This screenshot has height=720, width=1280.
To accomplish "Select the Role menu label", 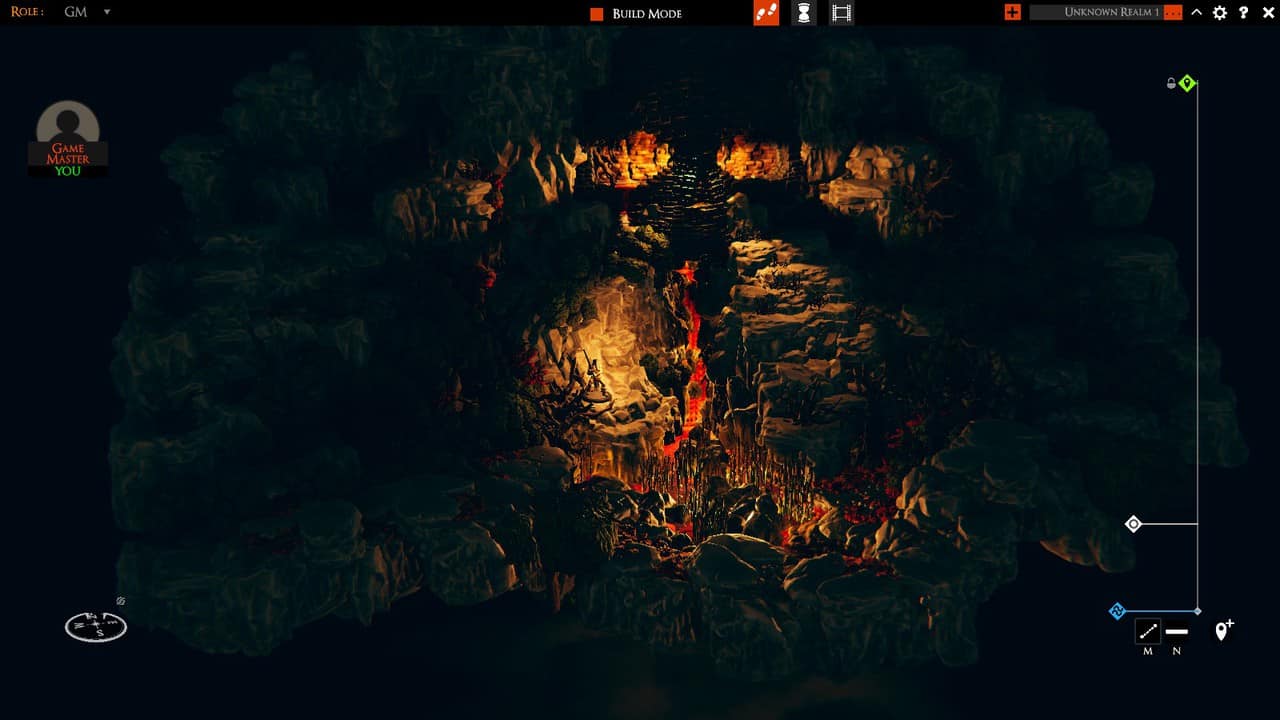I will (25, 12).
